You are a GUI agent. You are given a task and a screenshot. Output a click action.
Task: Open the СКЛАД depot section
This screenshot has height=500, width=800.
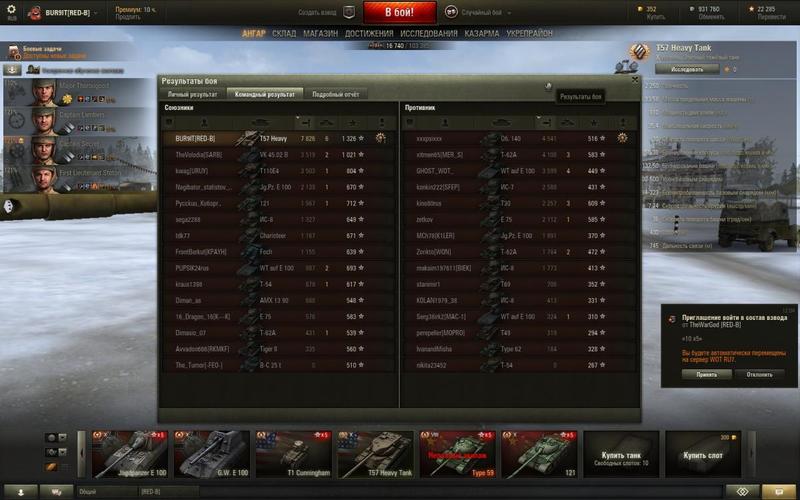coord(284,33)
